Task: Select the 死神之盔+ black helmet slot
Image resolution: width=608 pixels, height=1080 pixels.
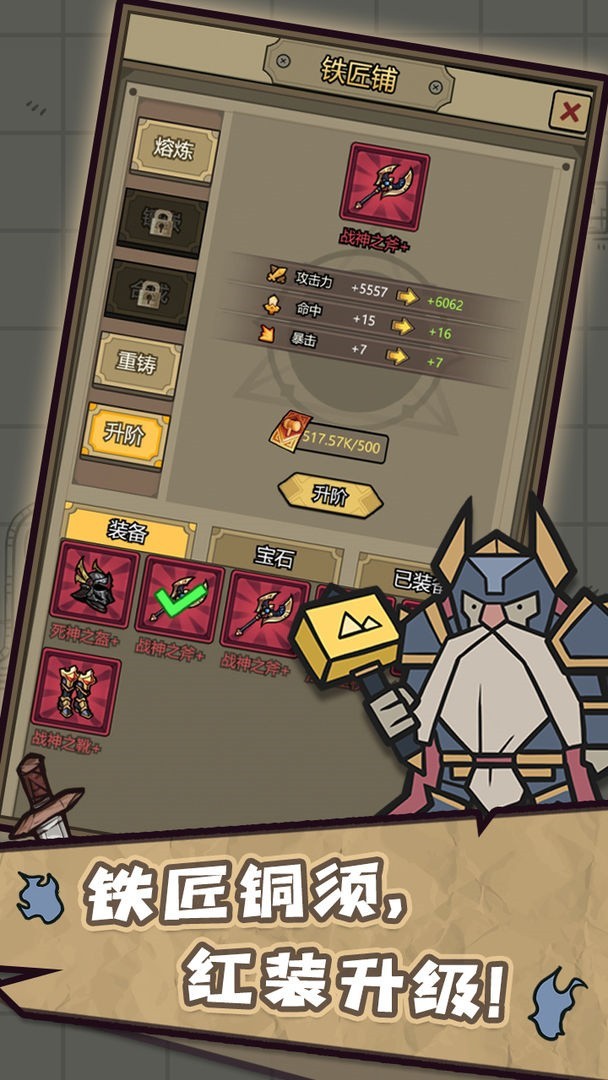Action: [x=94, y=586]
